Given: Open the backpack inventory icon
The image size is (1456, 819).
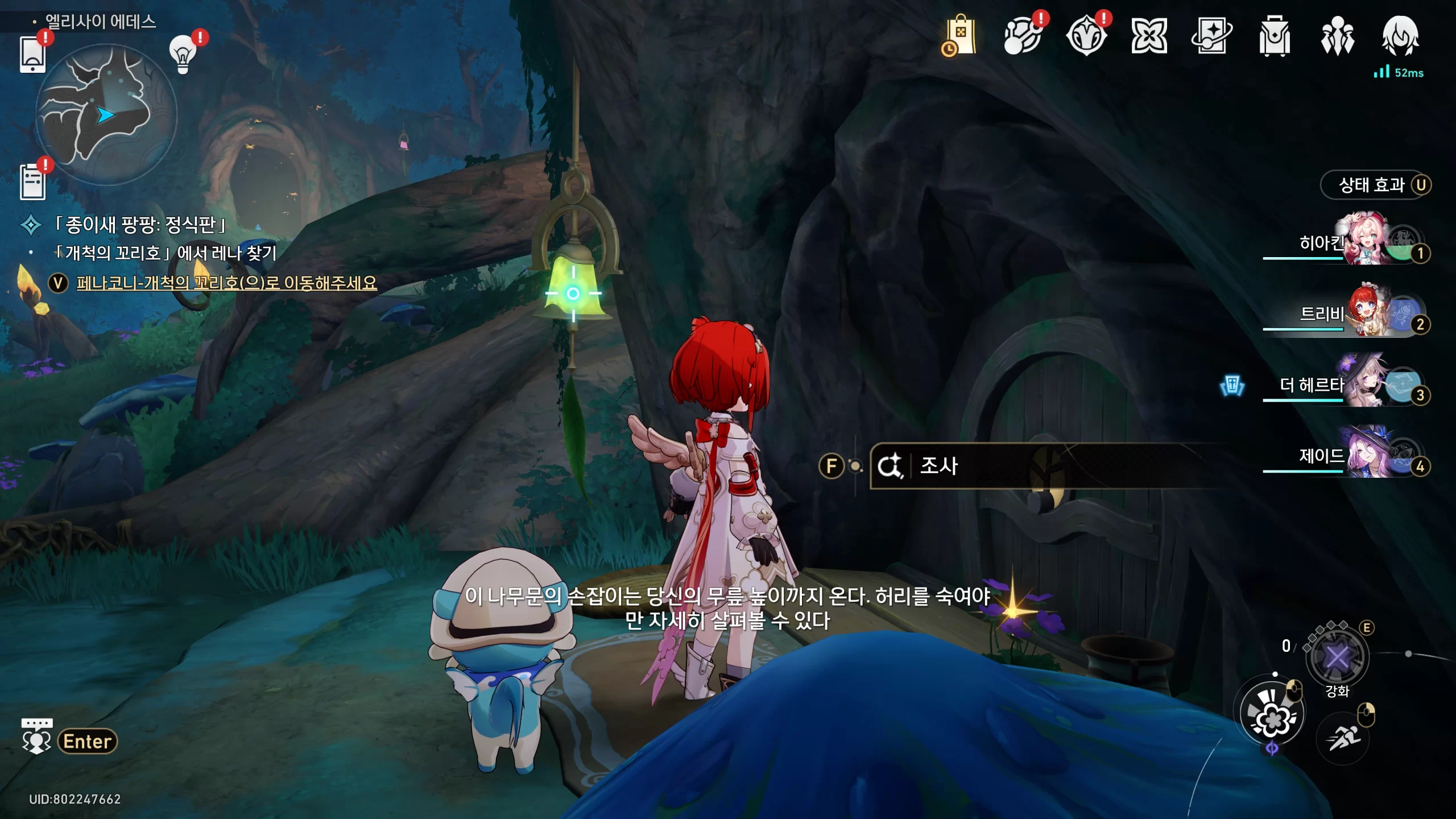Looking at the screenshot, I should (x=1274, y=36).
